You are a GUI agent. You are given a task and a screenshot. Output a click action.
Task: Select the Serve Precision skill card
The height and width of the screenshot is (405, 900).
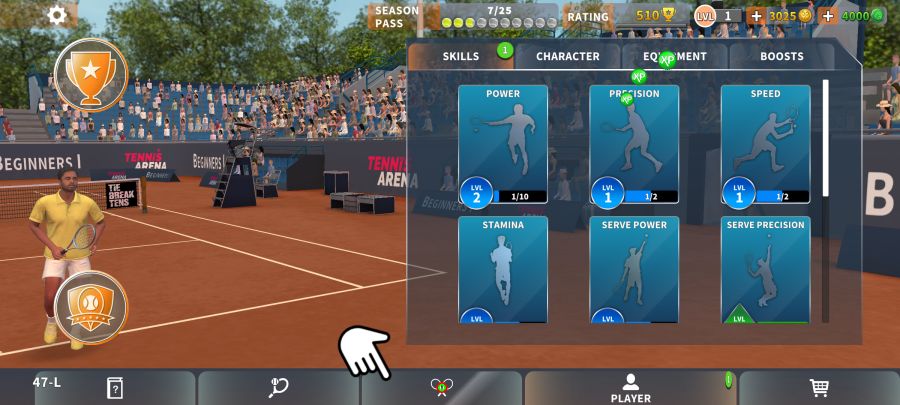point(765,270)
